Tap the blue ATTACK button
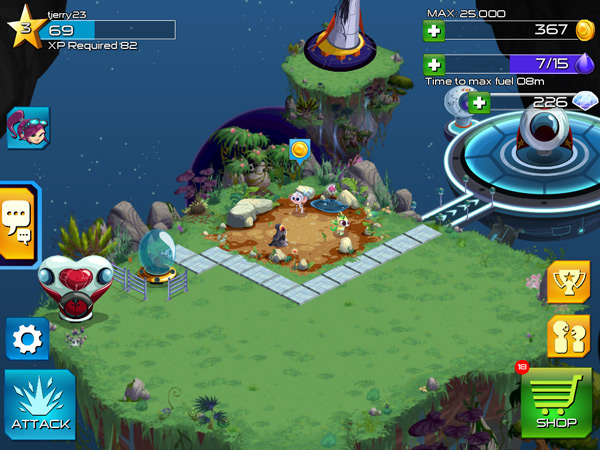 point(40,405)
